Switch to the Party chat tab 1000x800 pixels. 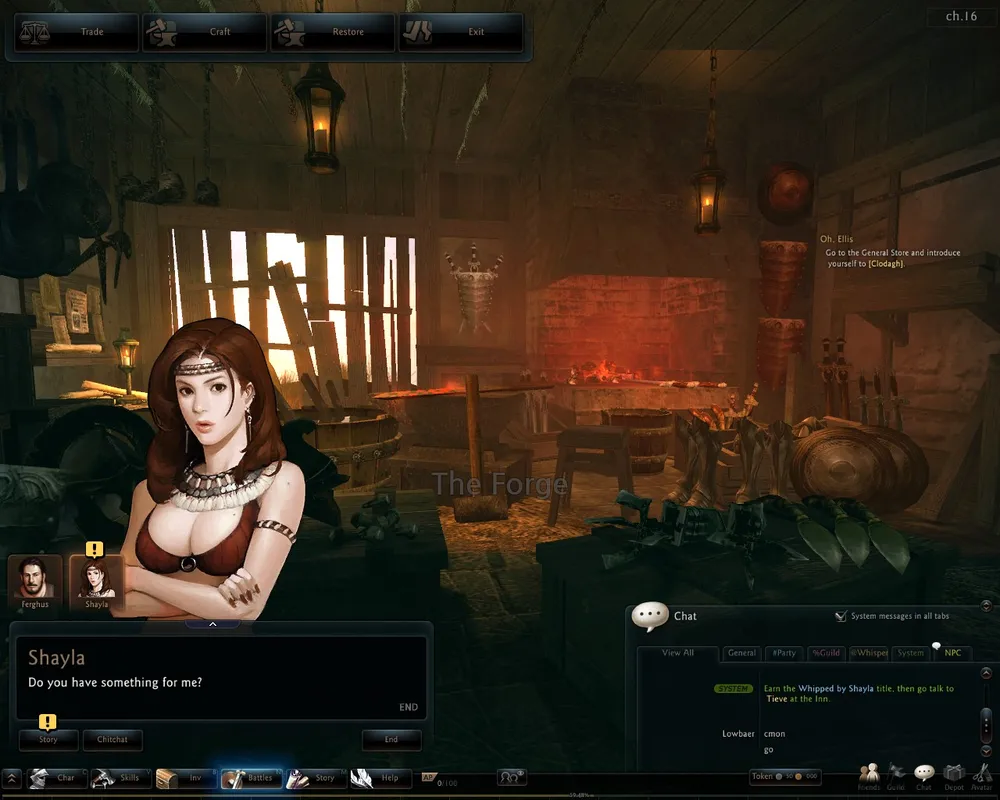point(784,653)
